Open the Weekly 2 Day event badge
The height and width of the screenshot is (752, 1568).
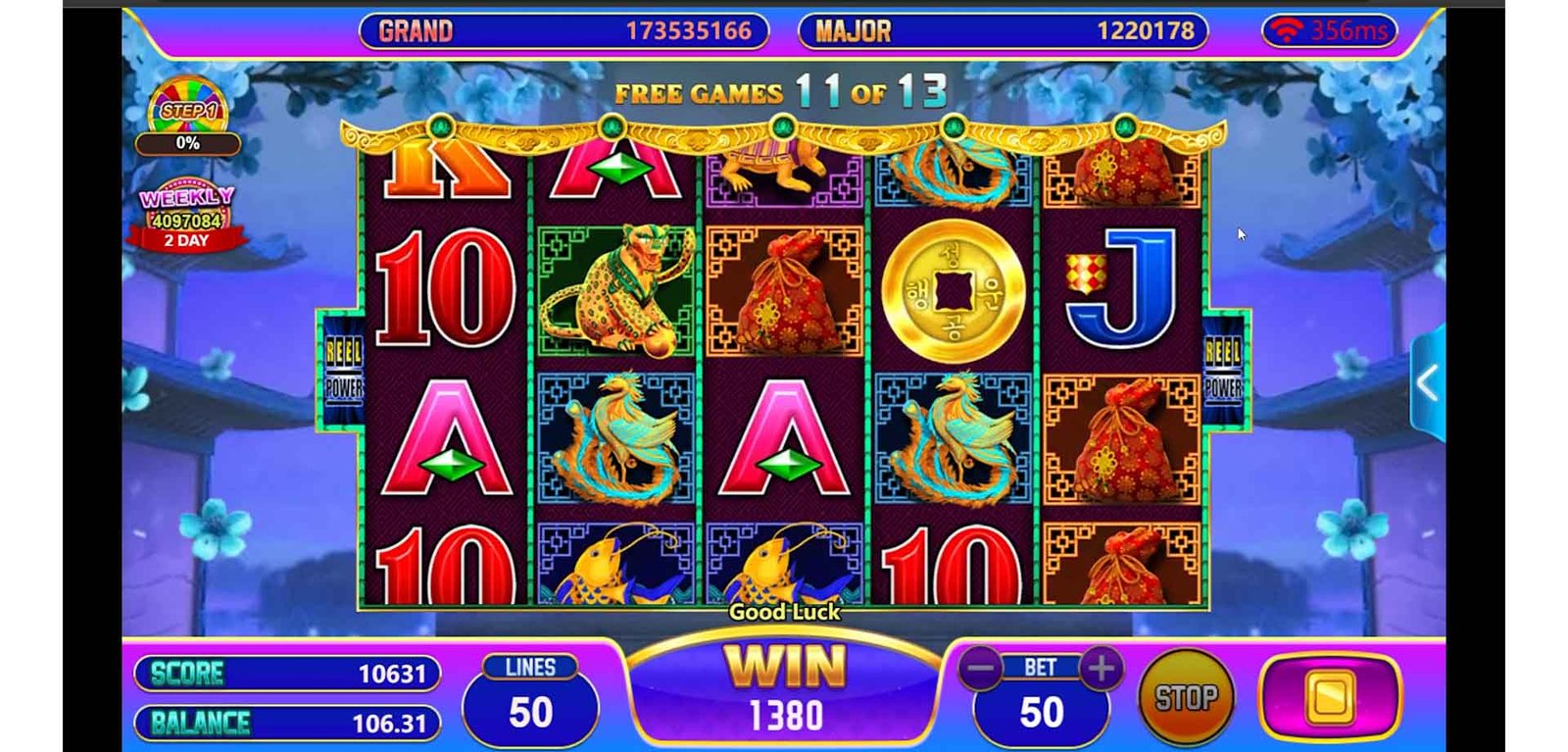coord(186,215)
